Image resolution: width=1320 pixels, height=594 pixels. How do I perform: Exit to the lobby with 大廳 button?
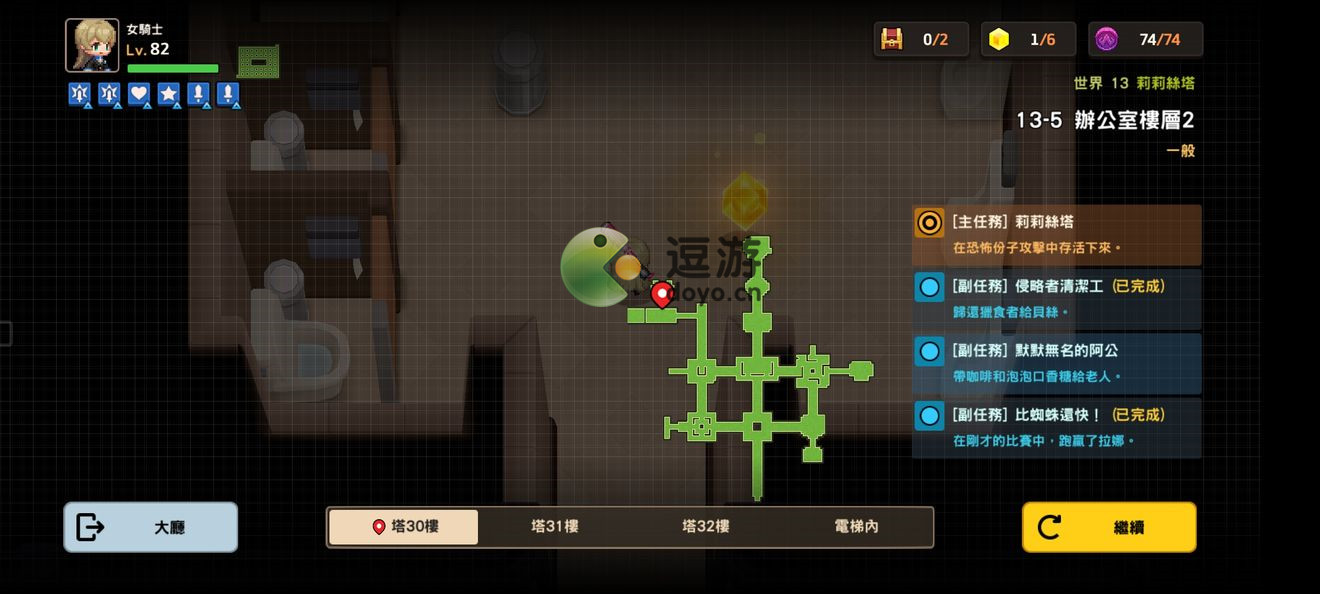click(x=150, y=527)
